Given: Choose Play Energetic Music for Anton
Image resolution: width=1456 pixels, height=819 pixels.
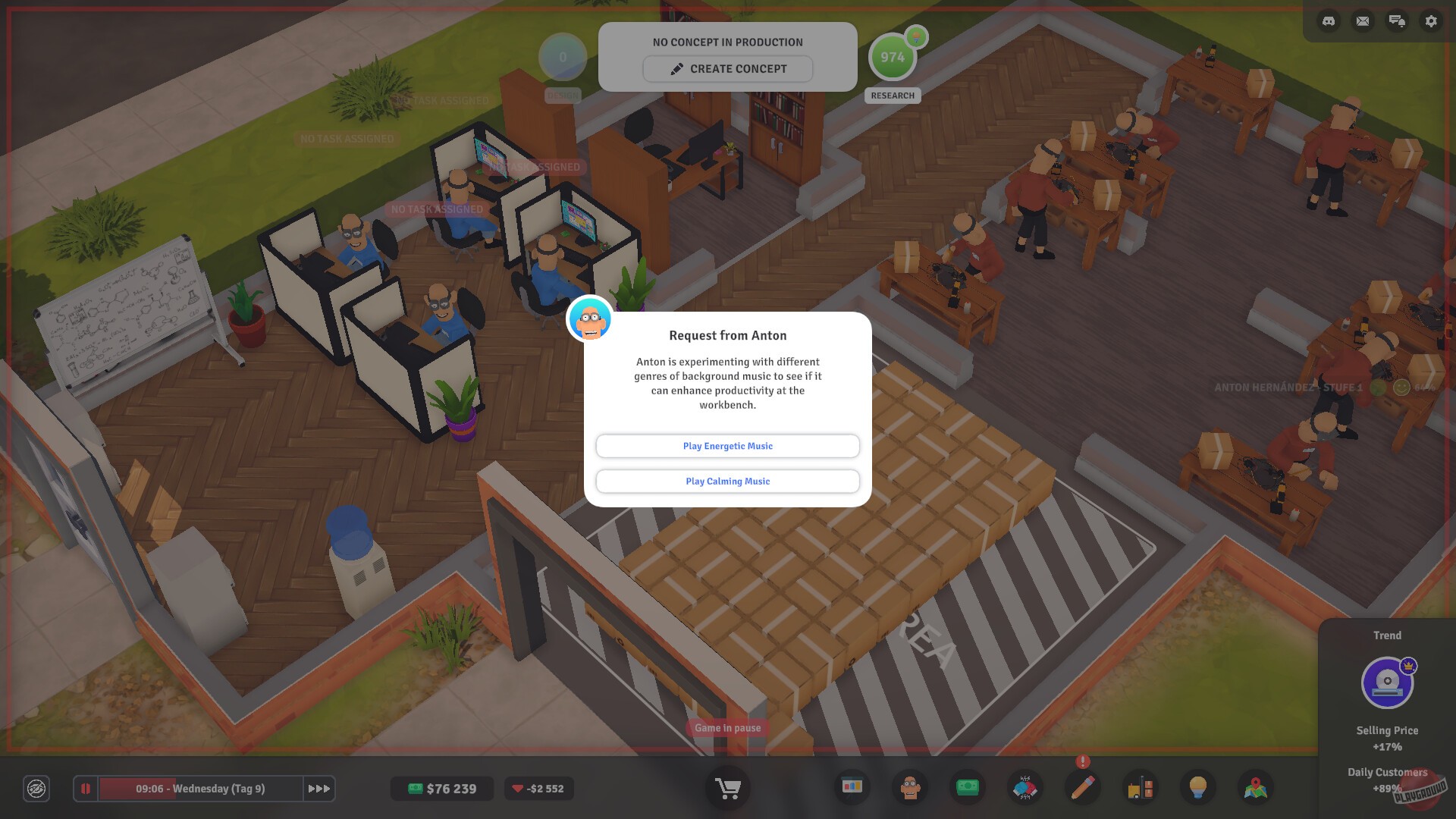Looking at the screenshot, I should [726, 446].
